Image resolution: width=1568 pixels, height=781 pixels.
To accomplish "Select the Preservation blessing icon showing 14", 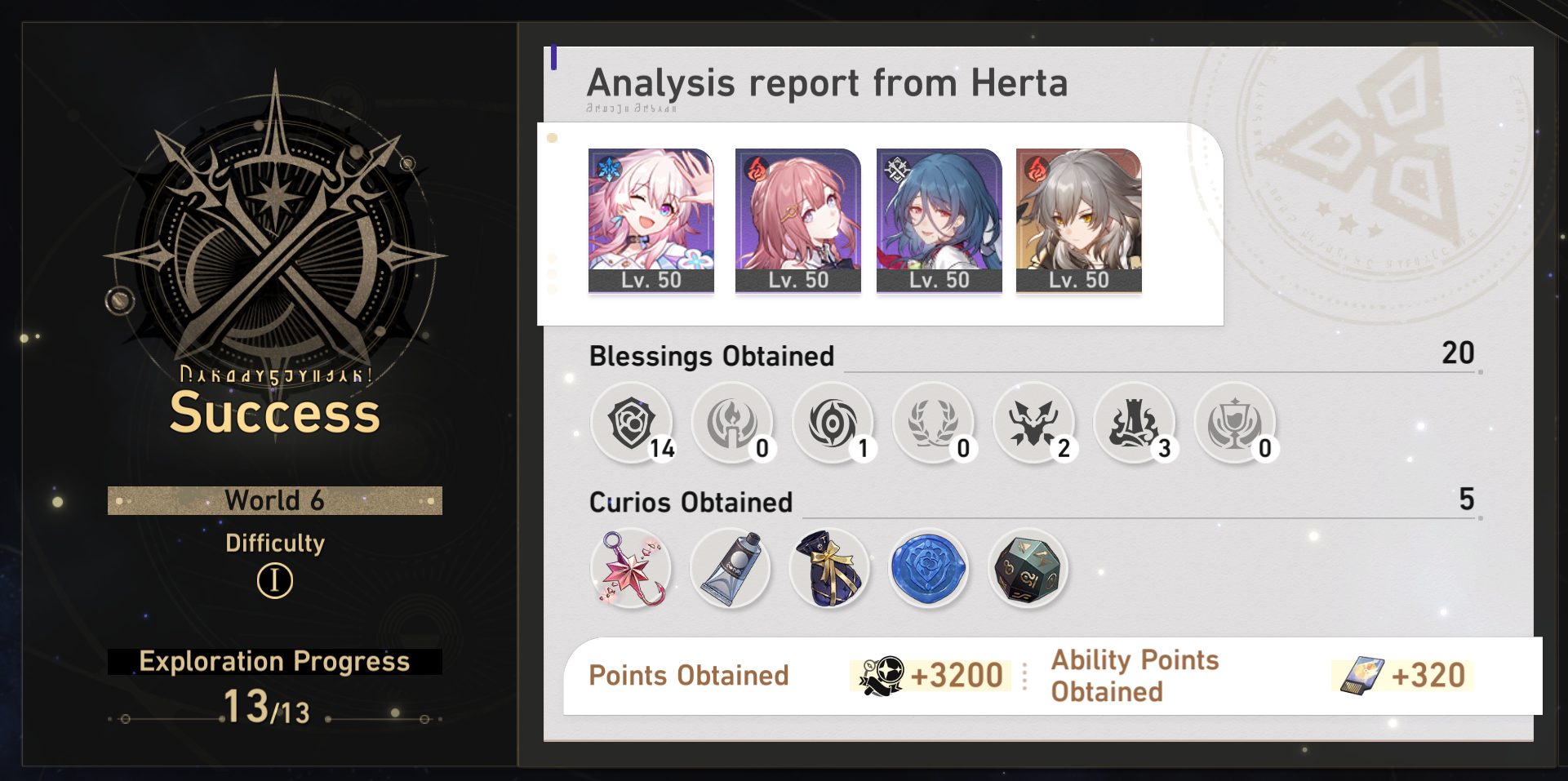I will click(x=633, y=424).
